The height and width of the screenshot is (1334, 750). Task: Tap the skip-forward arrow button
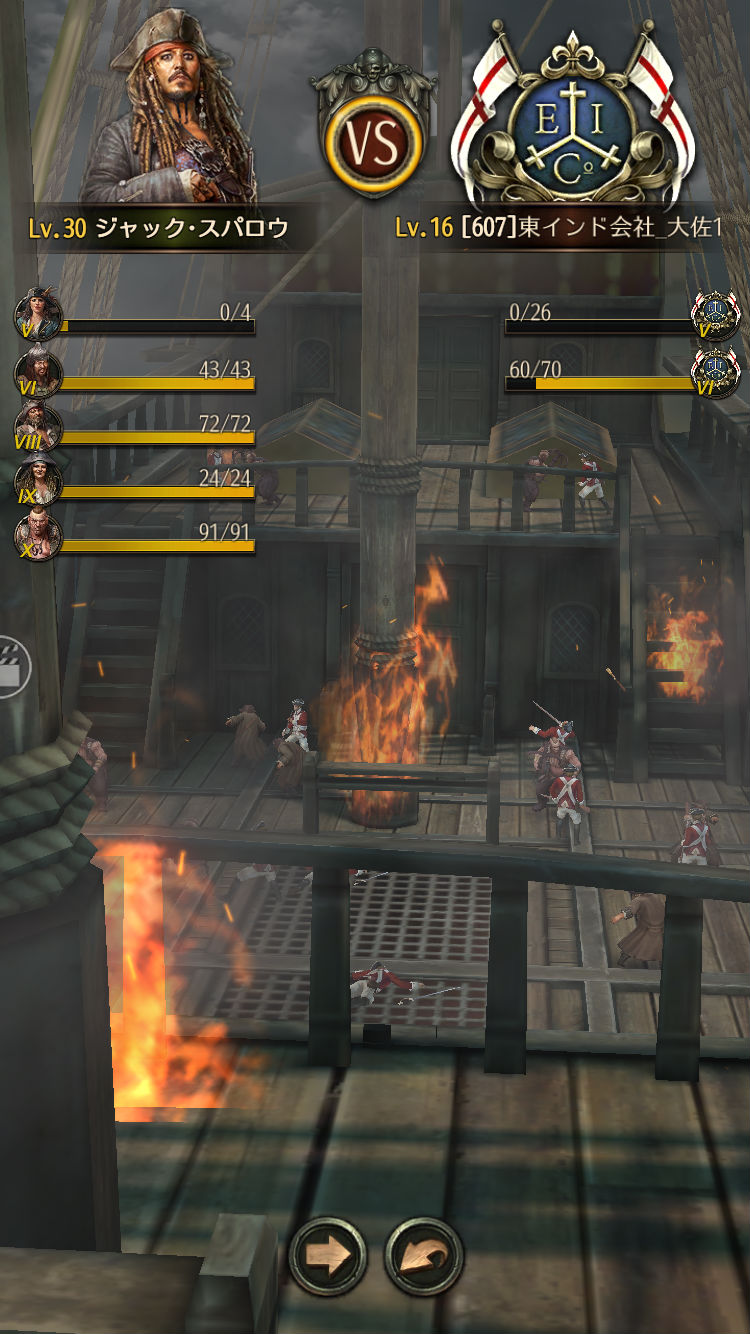coord(328,1254)
